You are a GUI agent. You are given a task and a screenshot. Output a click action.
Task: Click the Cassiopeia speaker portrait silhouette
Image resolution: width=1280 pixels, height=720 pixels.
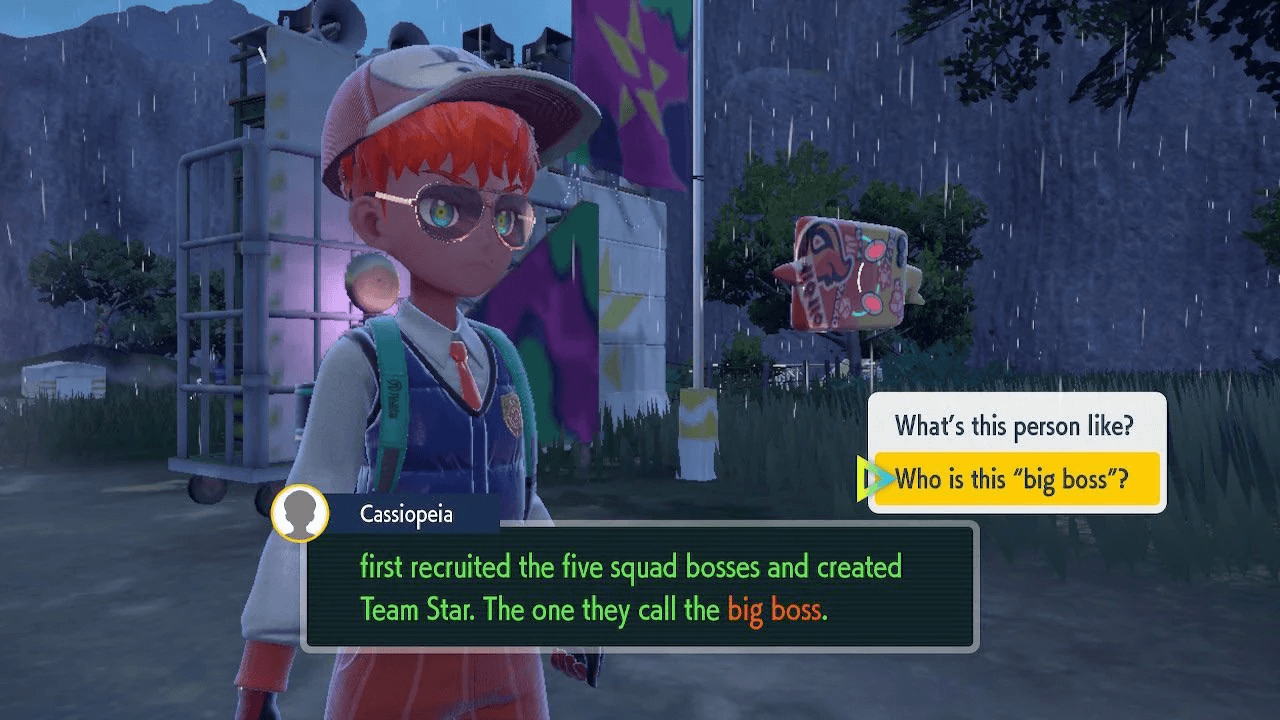coord(299,514)
